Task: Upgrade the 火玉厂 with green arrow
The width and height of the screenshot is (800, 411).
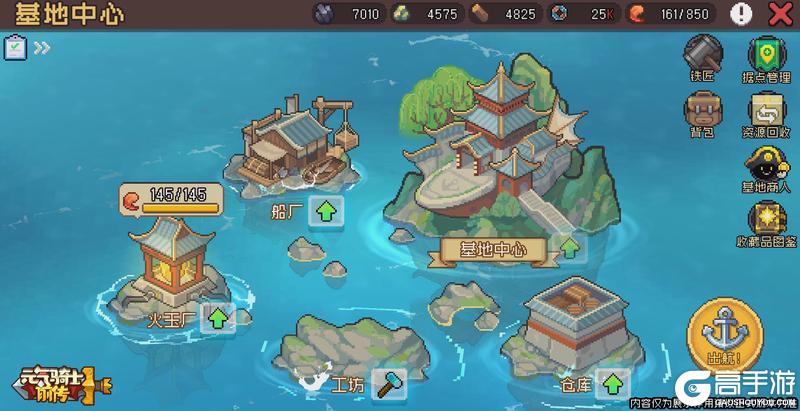Action: (x=219, y=319)
